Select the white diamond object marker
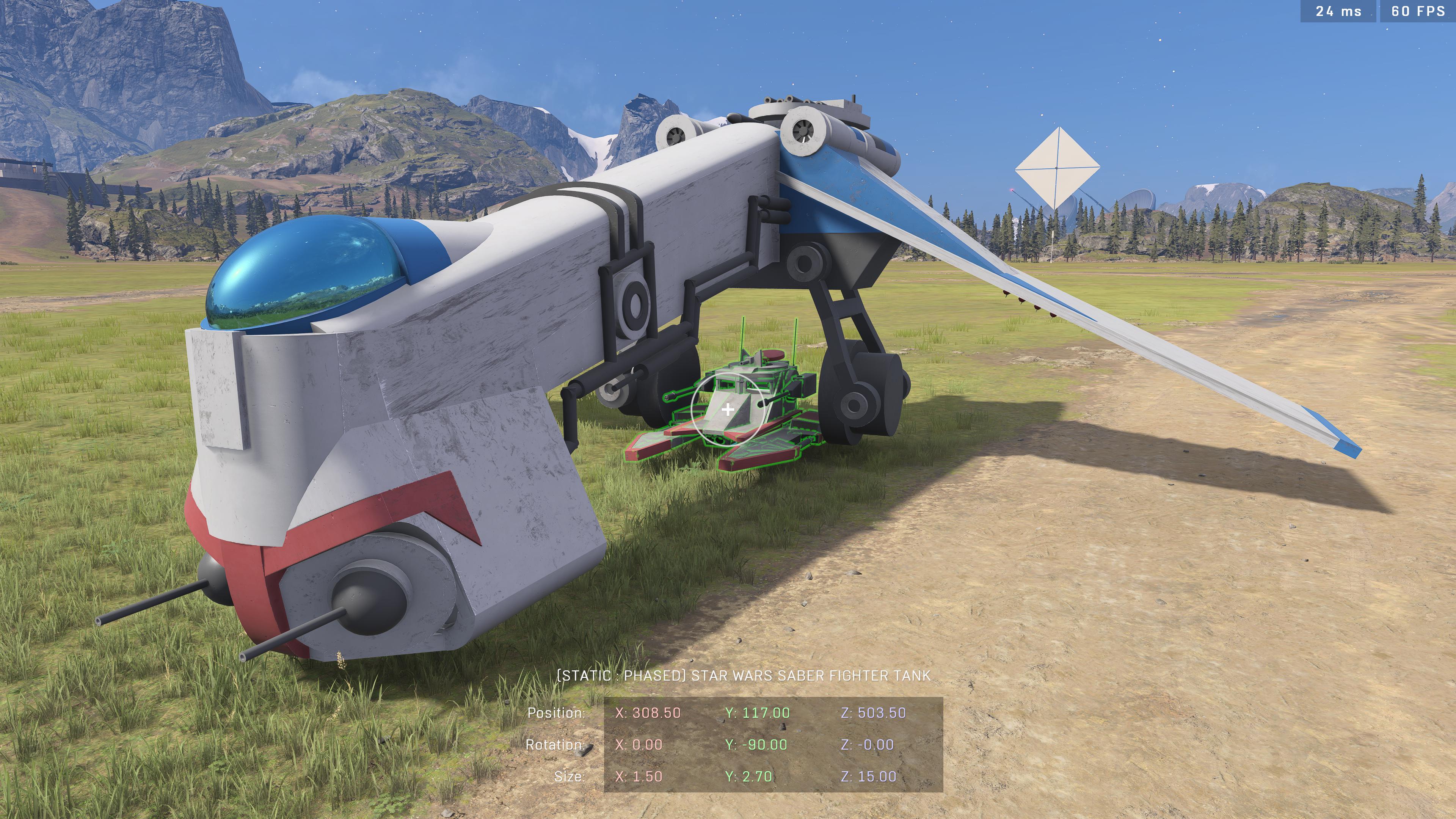The width and height of the screenshot is (1456, 819). click(x=1056, y=168)
